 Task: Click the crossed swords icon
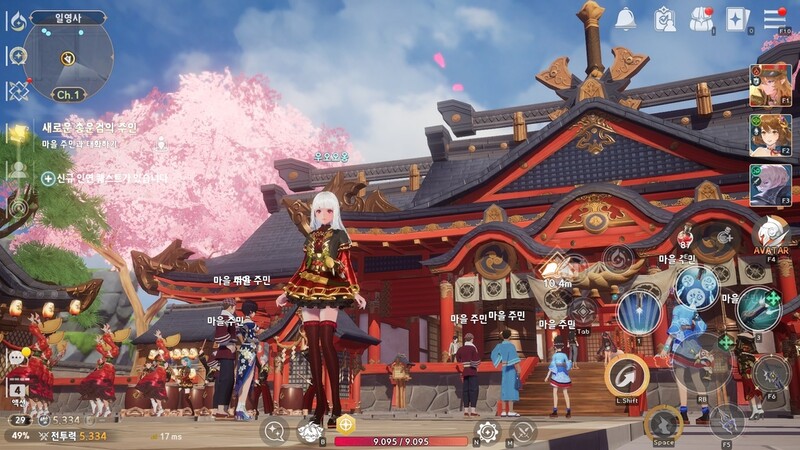[x=523, y=432]
